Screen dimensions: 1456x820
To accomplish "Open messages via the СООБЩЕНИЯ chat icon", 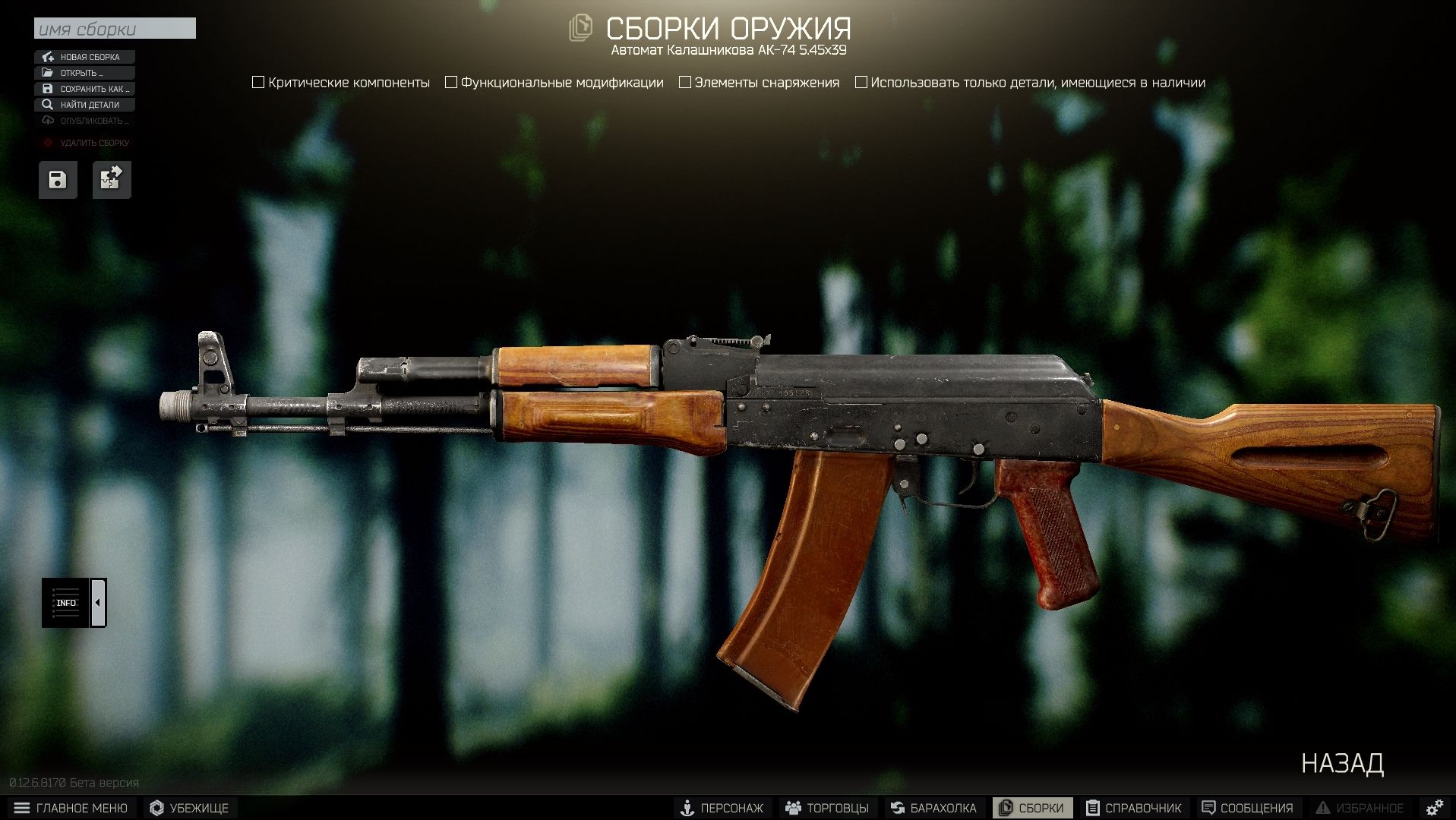I will point(1208,808).
